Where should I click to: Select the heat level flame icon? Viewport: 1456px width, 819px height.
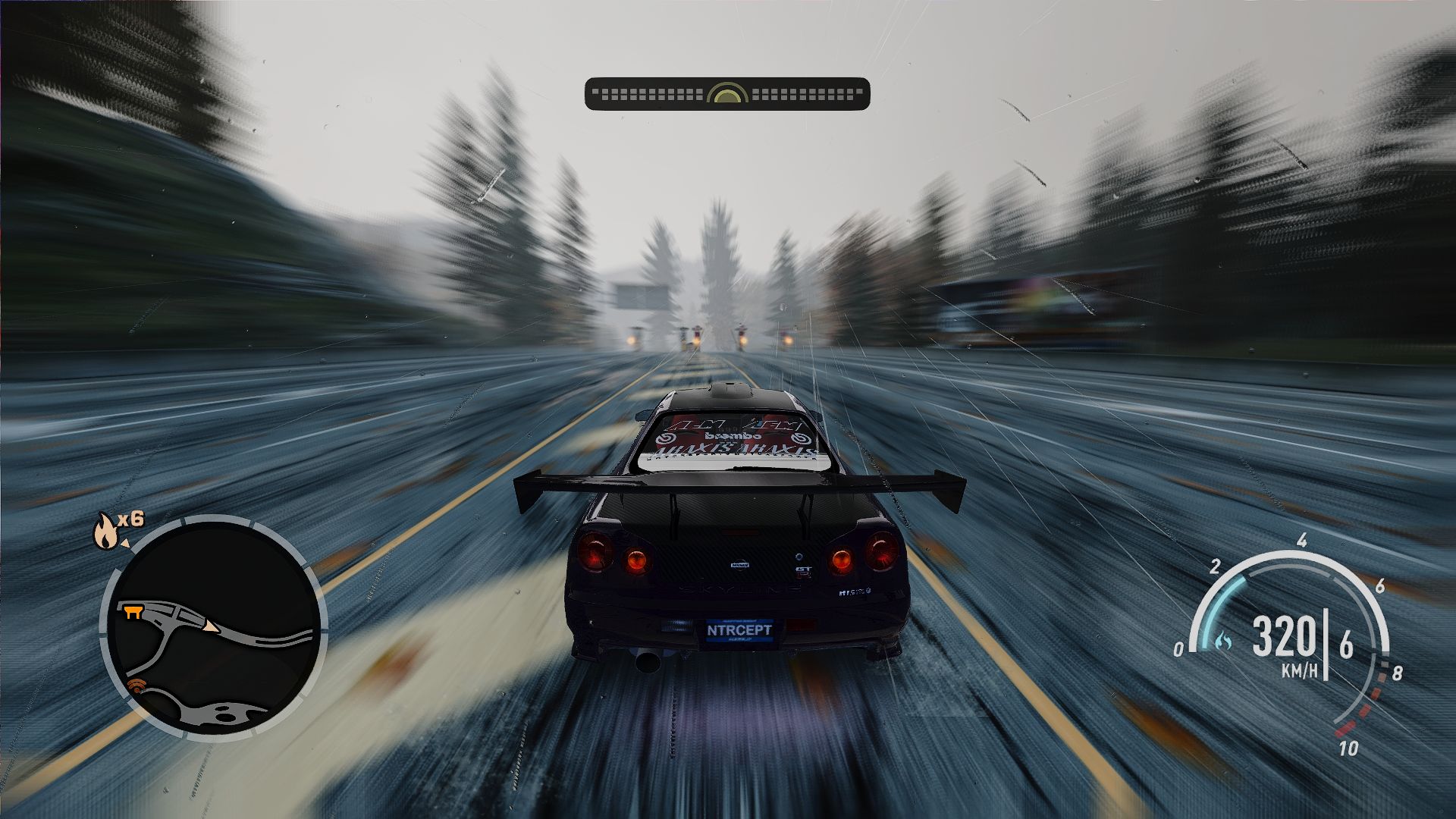pyautogui.click(x=105, y=530)
